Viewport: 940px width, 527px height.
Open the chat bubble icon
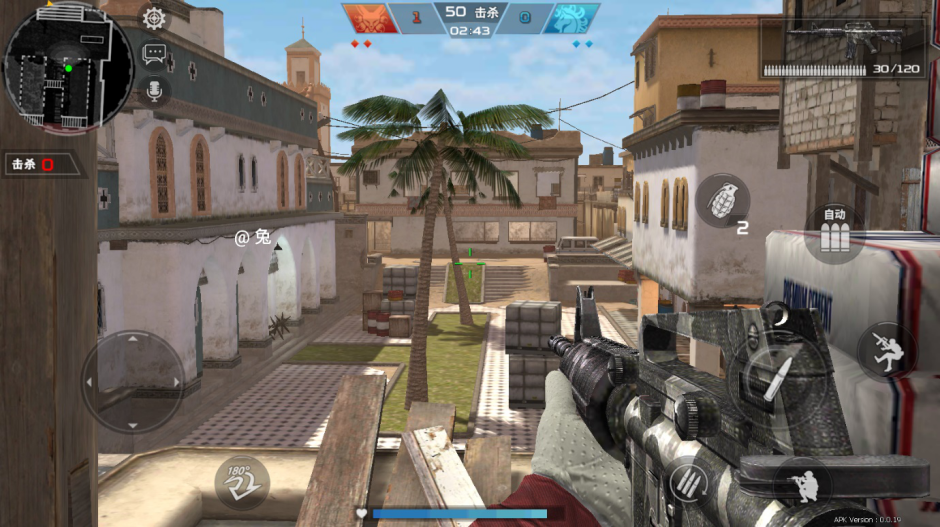pos(154,54)
